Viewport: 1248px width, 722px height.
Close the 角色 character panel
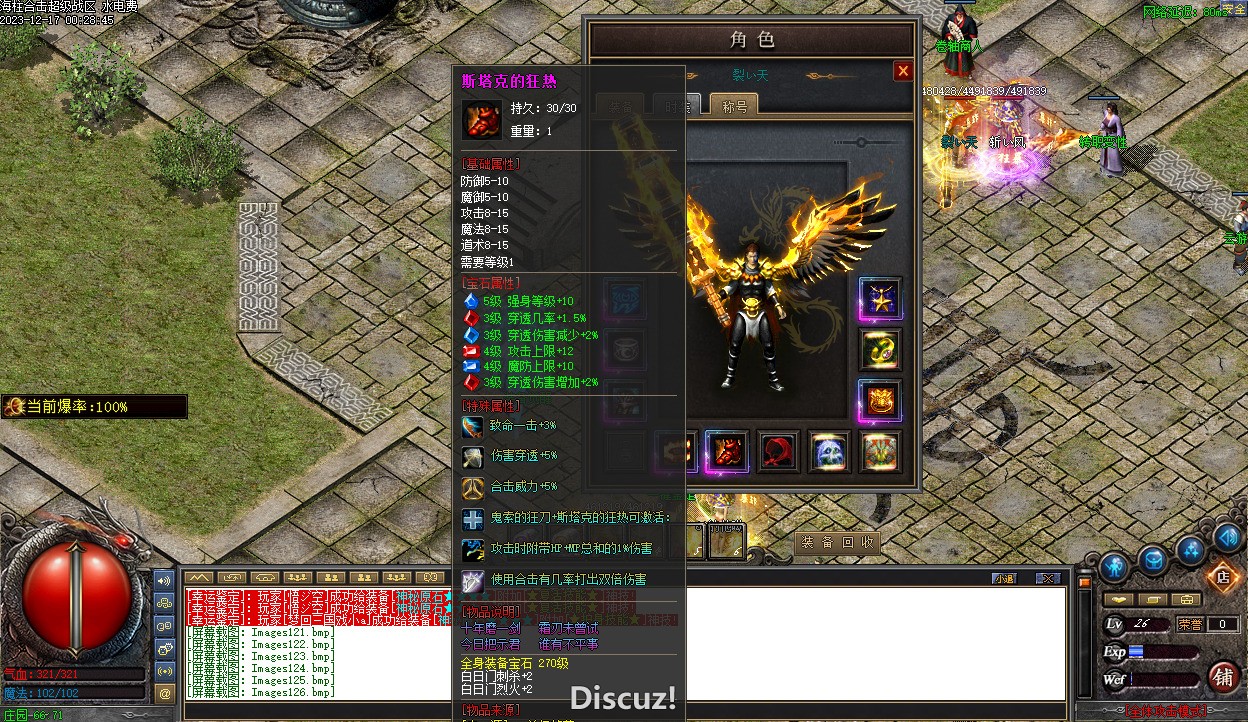coord(903,71)
